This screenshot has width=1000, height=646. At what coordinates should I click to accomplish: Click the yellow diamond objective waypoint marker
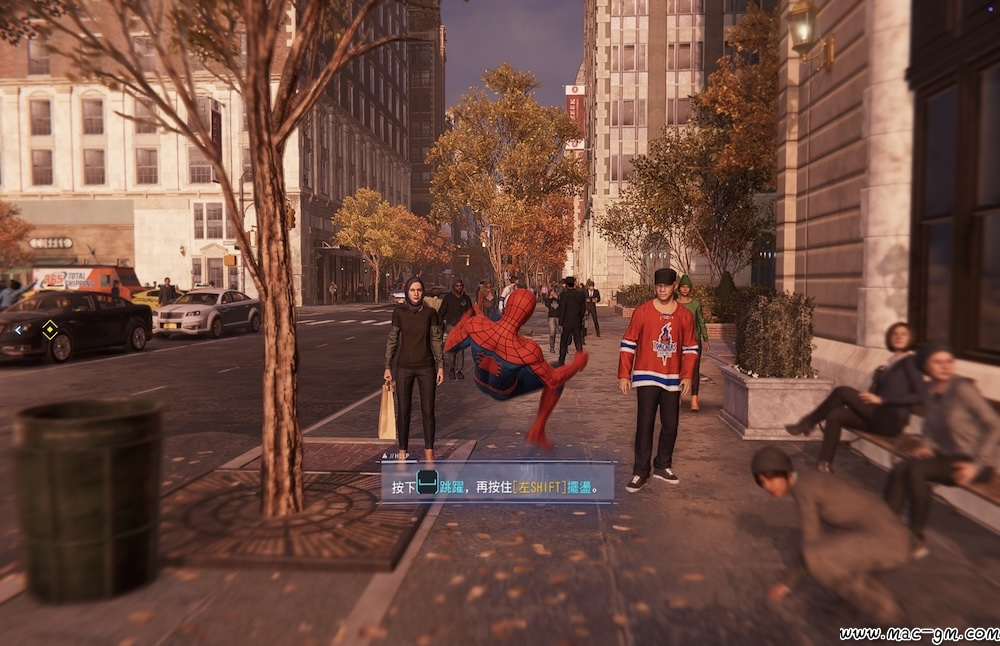coord(49,327)
